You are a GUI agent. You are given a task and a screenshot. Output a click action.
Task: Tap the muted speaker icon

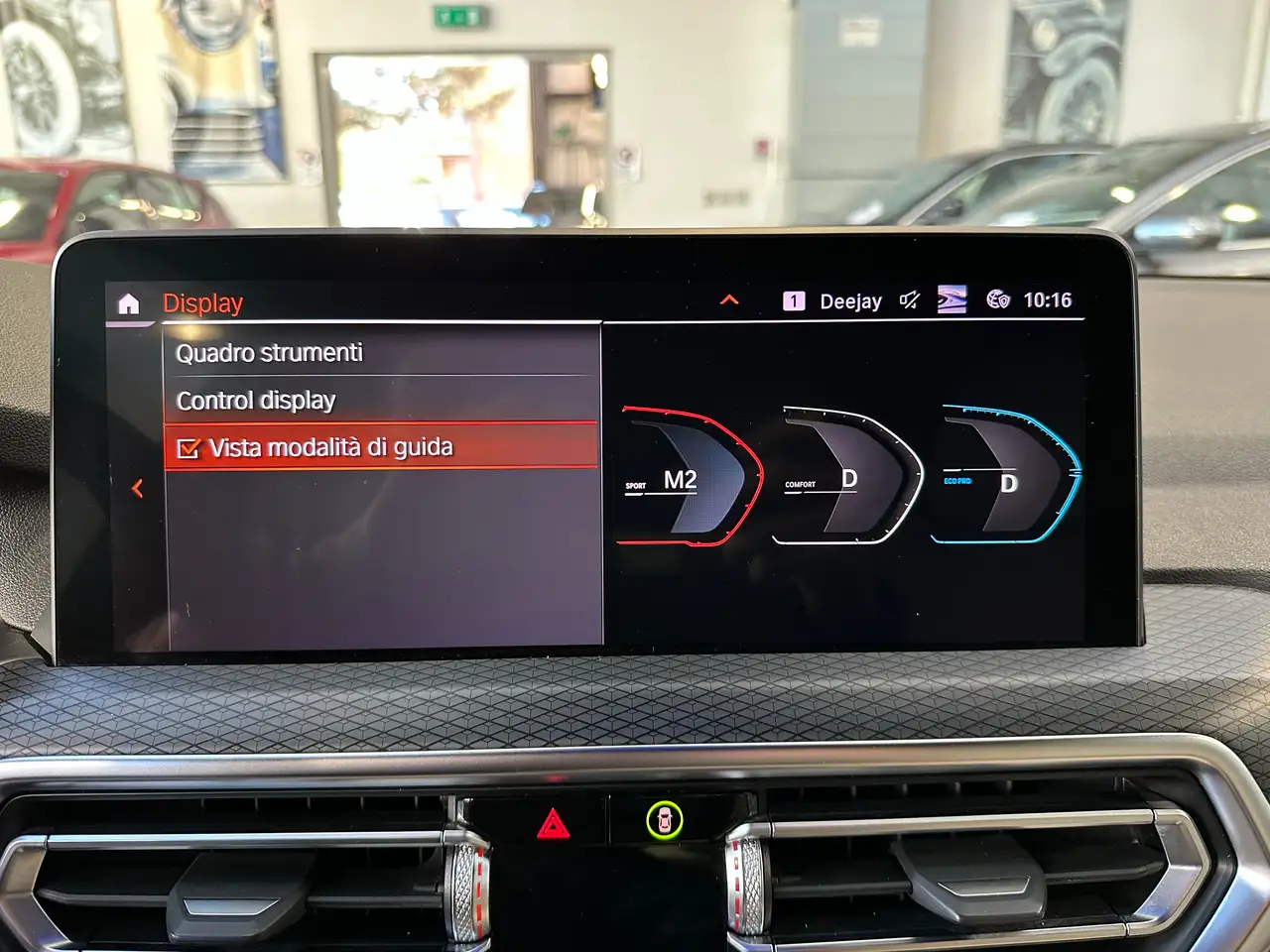point(909,300)
